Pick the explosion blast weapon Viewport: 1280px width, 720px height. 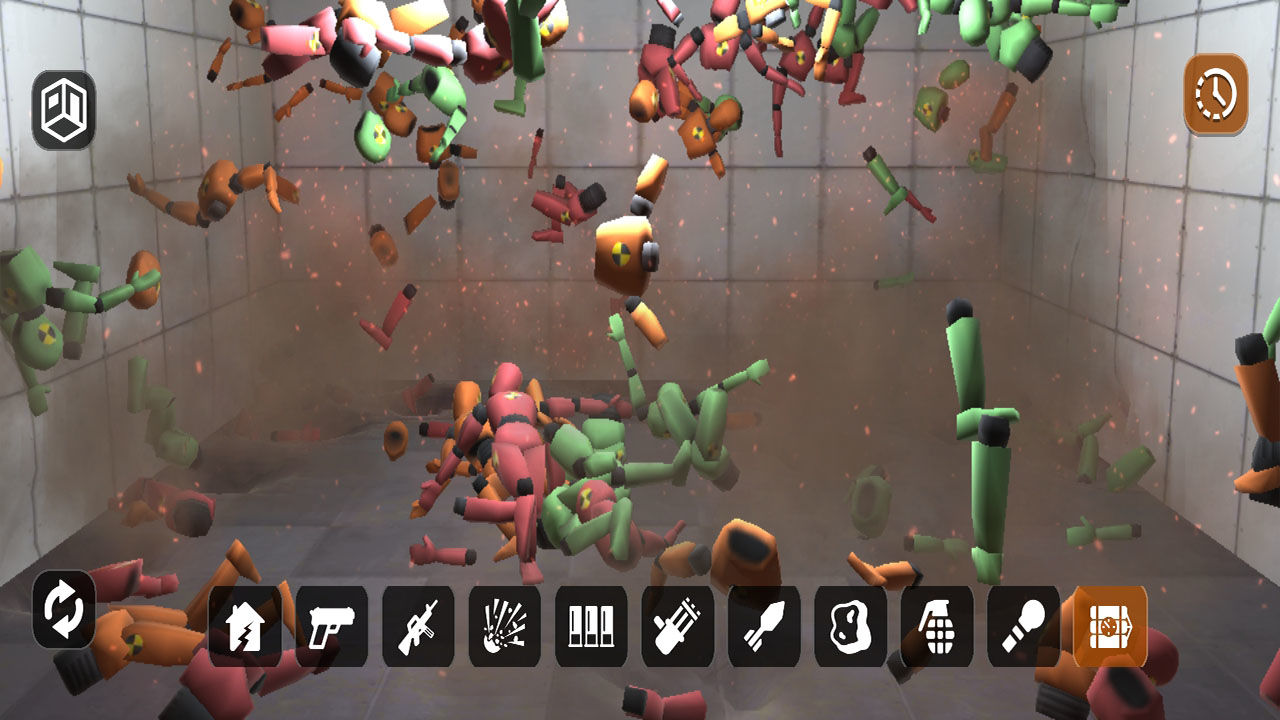pyautogui.click(x=505, y=627)
